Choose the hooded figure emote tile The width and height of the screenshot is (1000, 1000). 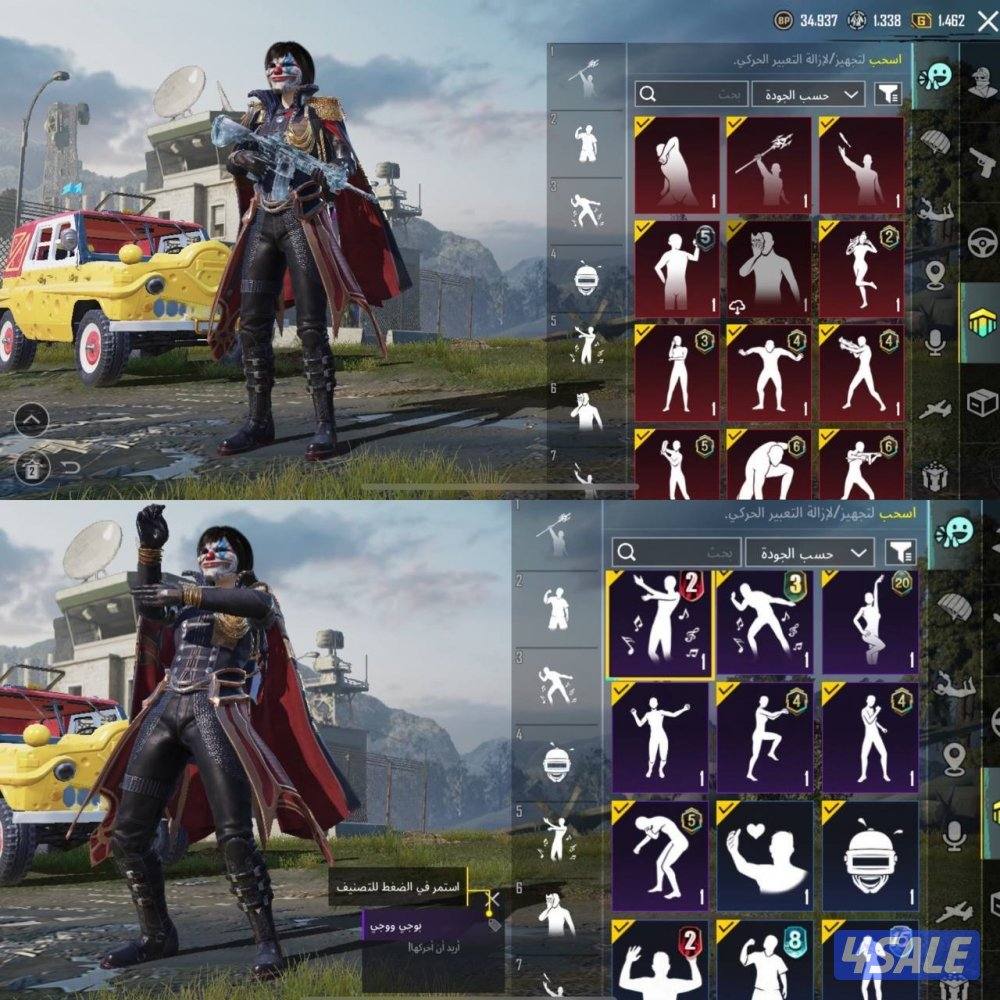tap(676, 165)
